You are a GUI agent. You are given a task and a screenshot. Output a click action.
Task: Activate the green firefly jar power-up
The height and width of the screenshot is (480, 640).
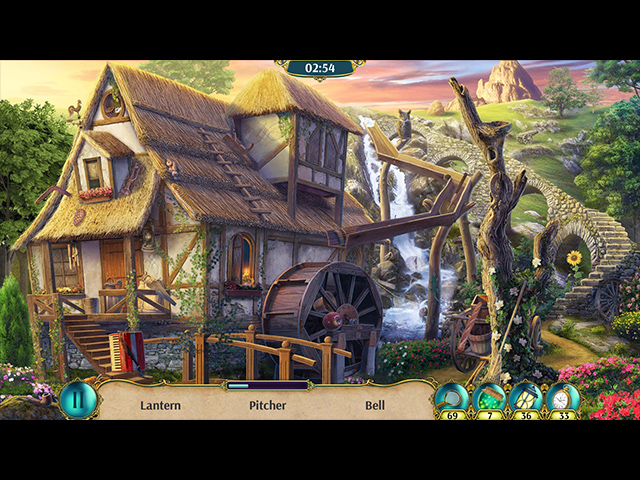pos(489,398)
